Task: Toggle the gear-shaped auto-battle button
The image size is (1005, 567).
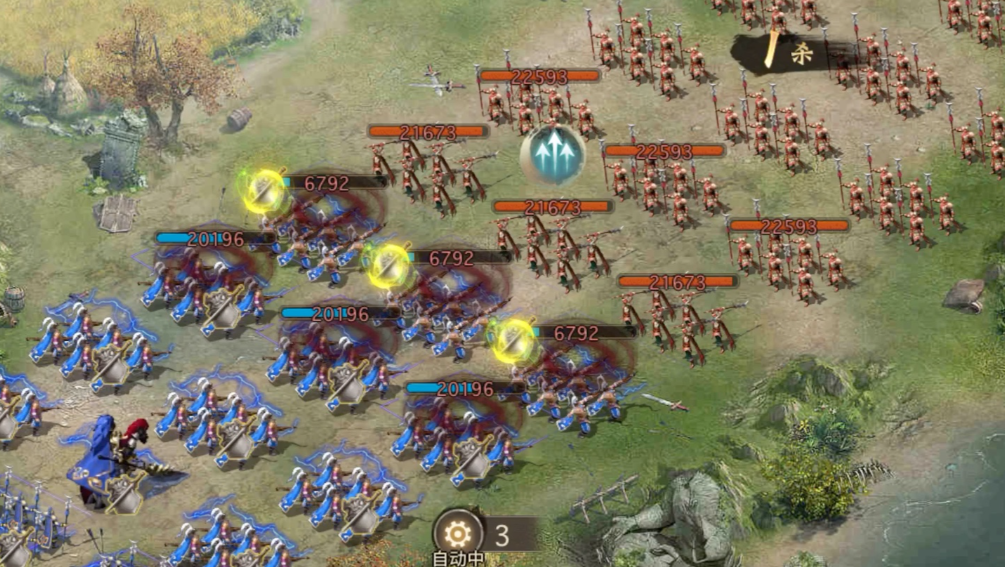Action: point(457,532)
